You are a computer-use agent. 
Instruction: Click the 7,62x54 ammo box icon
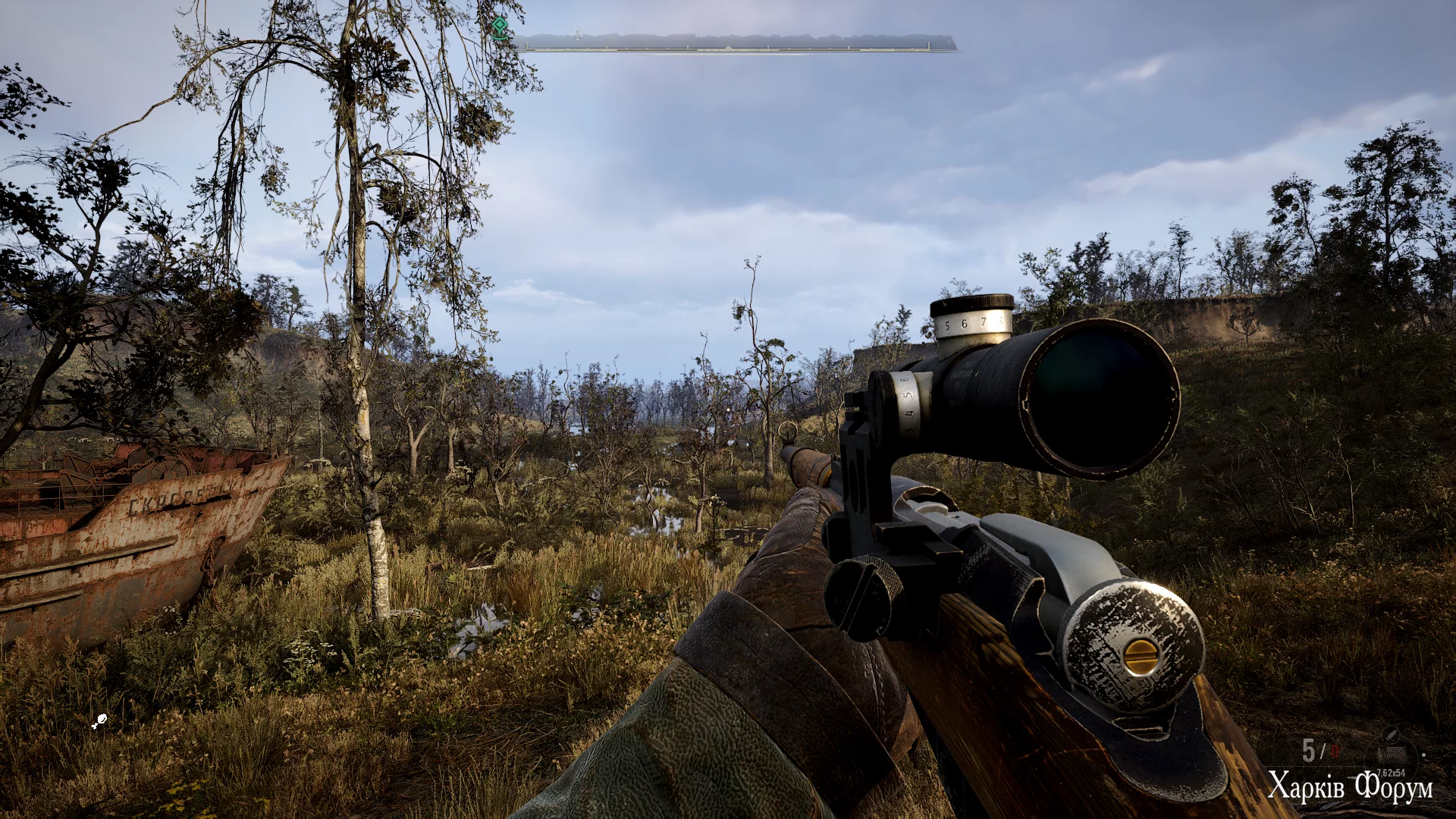click(1391, 755)
